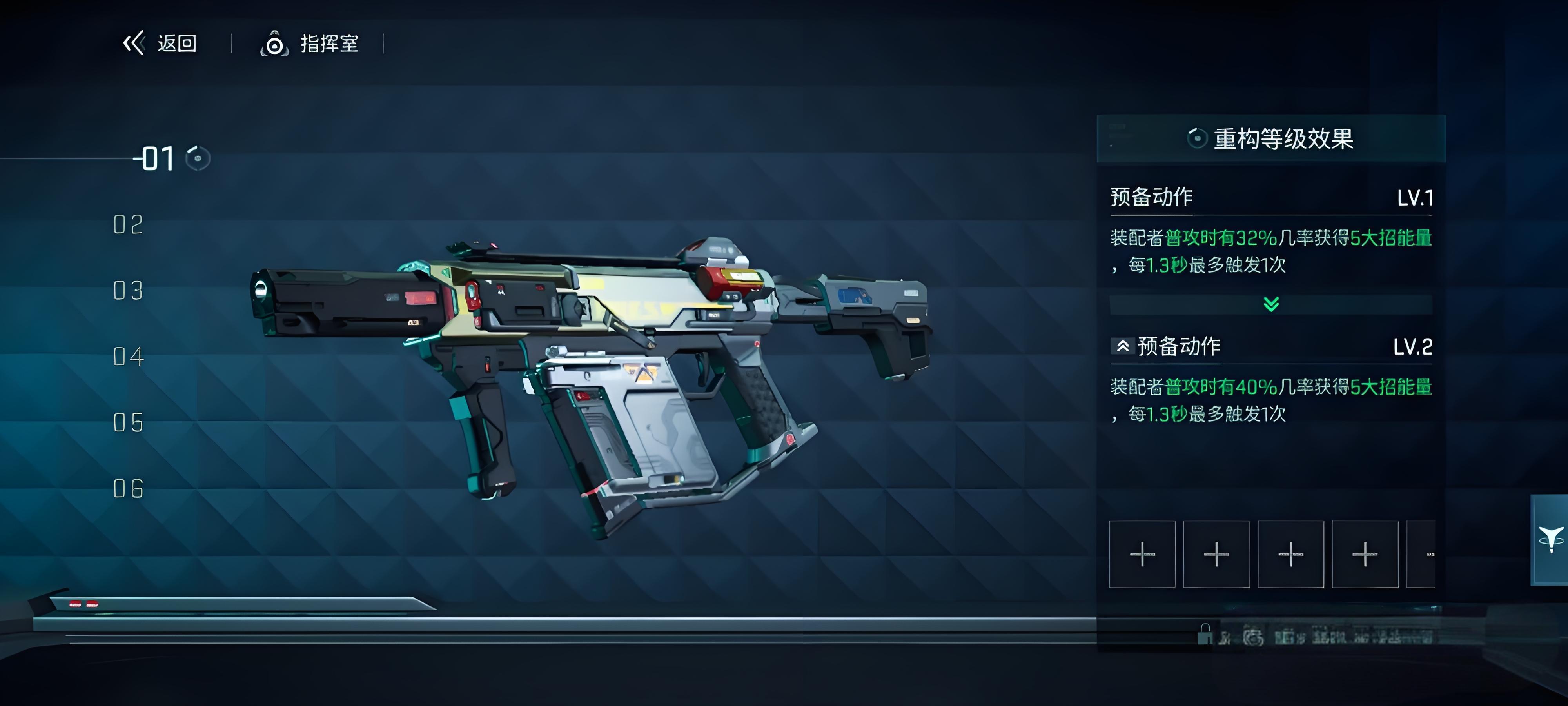Go back with the 返回 button
The height and width of the screenshot is (706, 1568).
tap(160, 43)
